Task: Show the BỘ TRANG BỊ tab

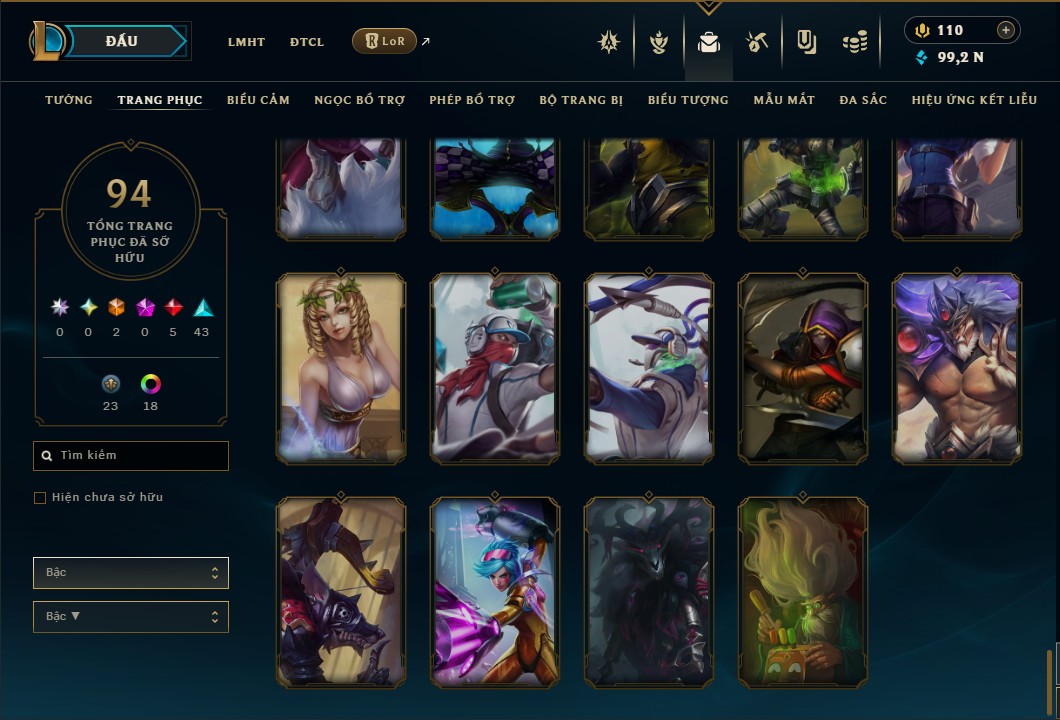Action: (x=581, y=100)
